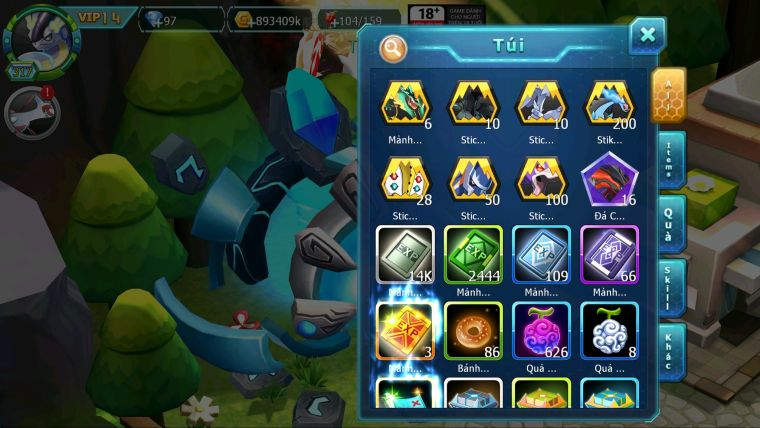Select the white cloud fruit with 8
This screenshot has height=428, width=760.
609,331
